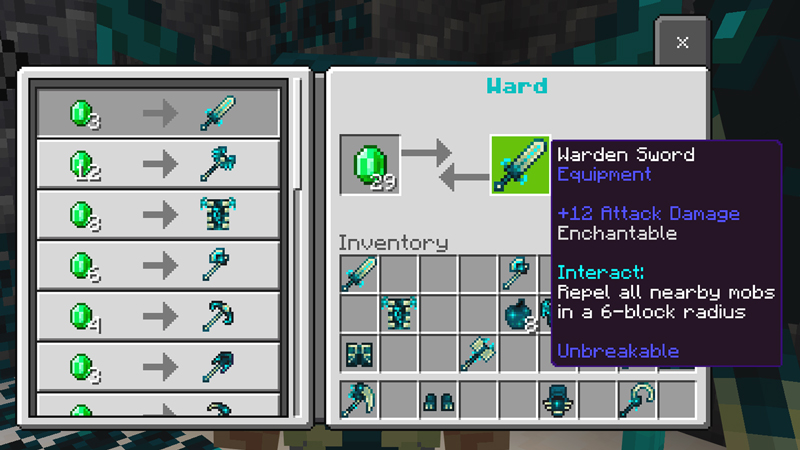The height and width of the screenshot is (450, 800).
Task: Select the 8-emerald chestplate trade
Action: (x=158, y=214)
